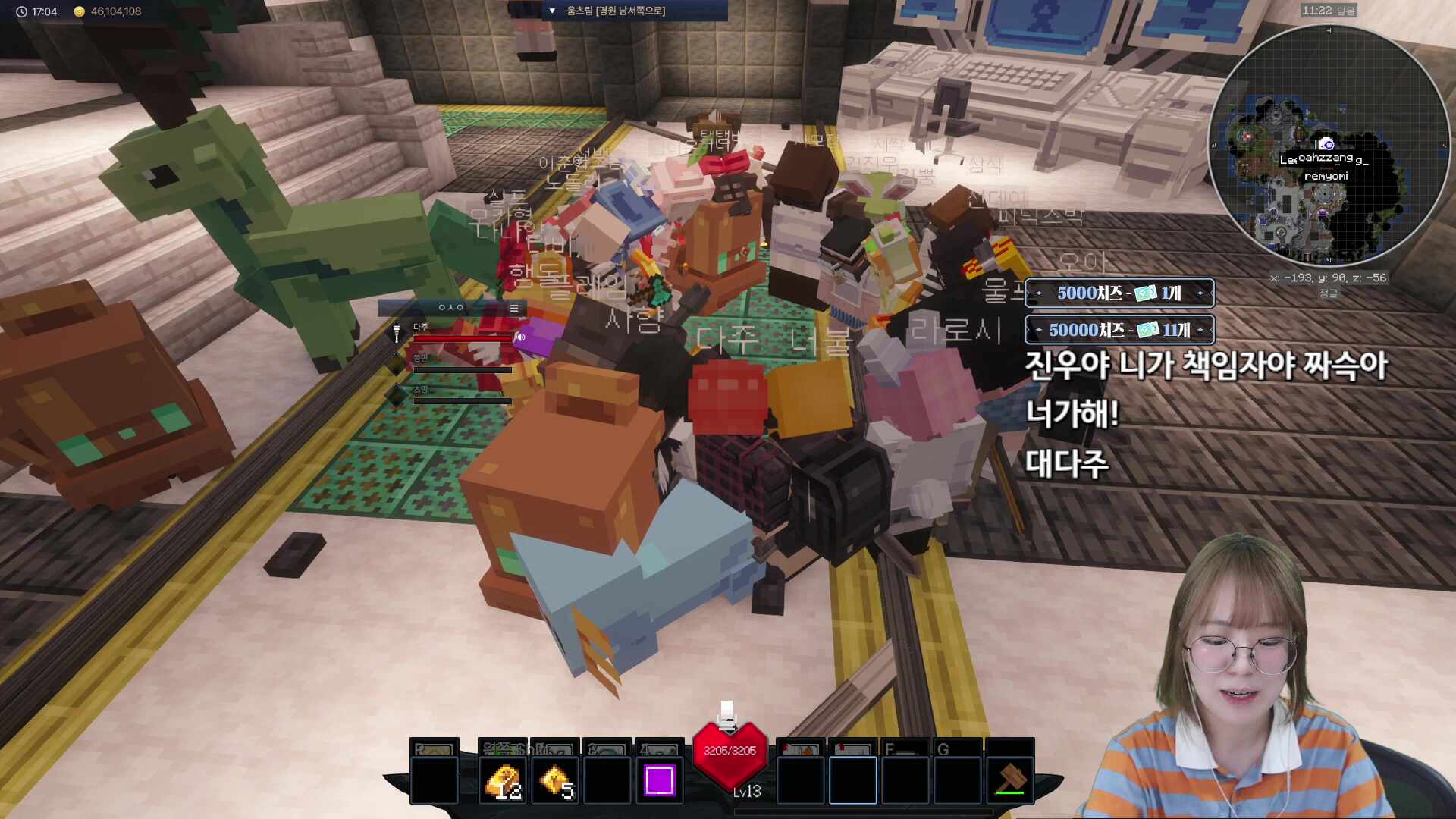Expand the 움츠림 location dropdown arrow

552,11
